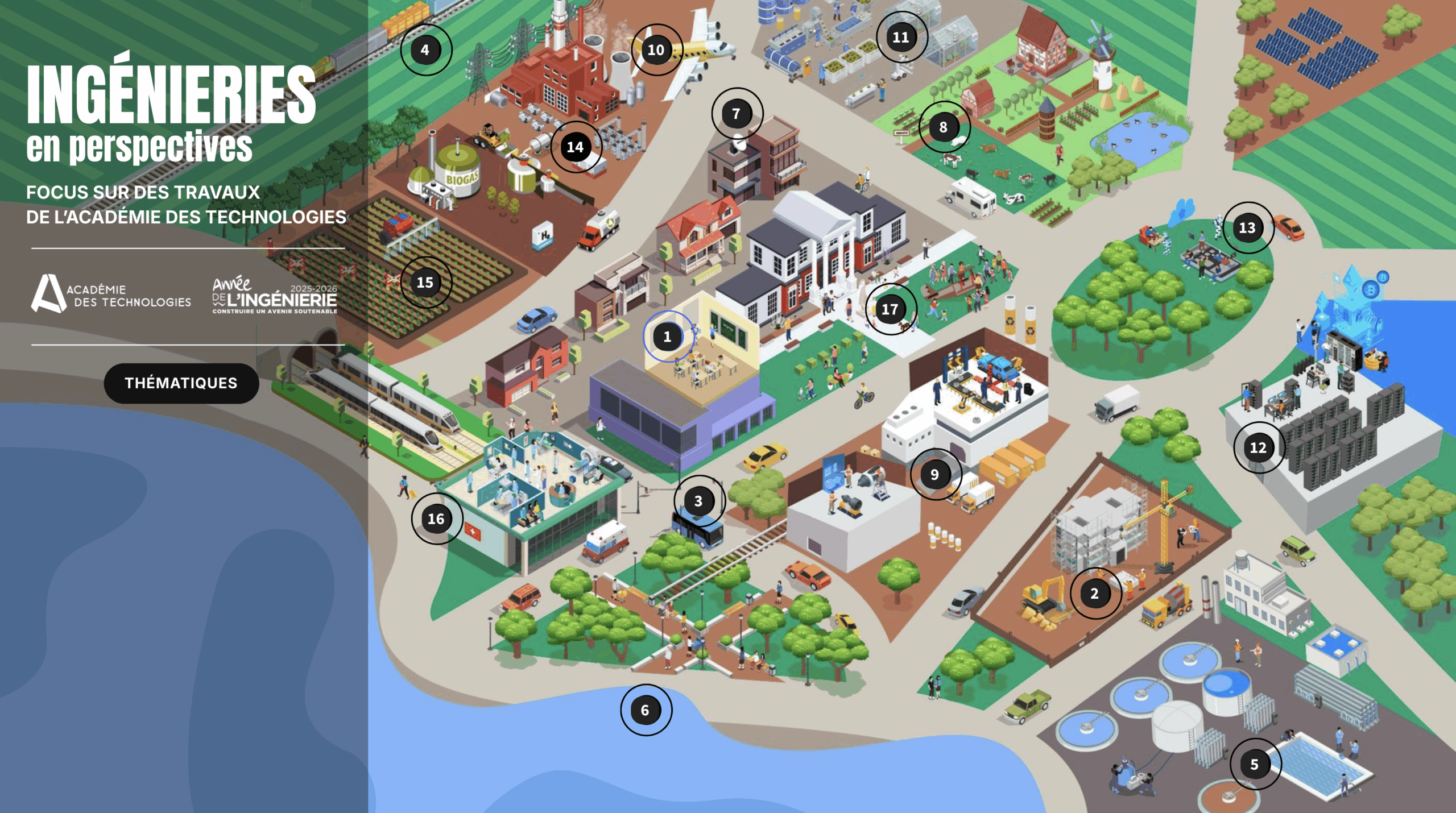
Task: Click the Académie des Technologies logo
Action: pyautogui.click(x=111, y=294)
